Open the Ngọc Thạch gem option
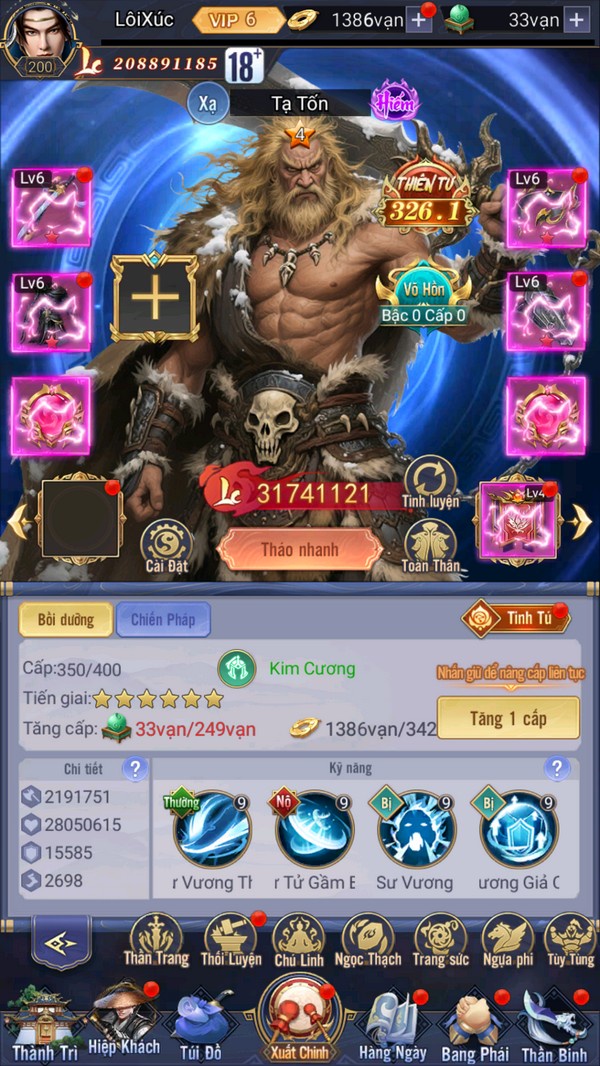Viewport: 600px width, 1066px height. (366, 941)
